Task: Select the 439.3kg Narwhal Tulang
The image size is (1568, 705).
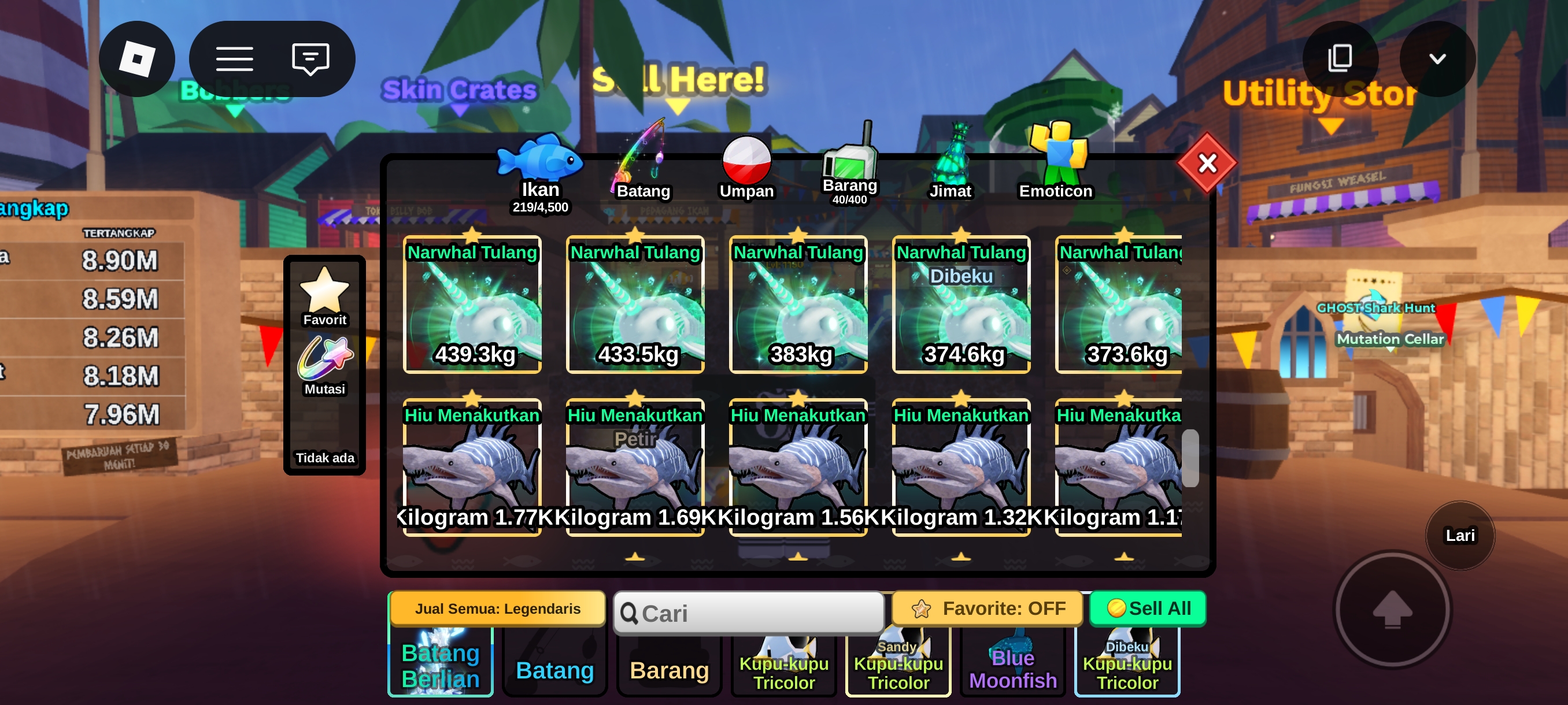Action: coord(472,305)
